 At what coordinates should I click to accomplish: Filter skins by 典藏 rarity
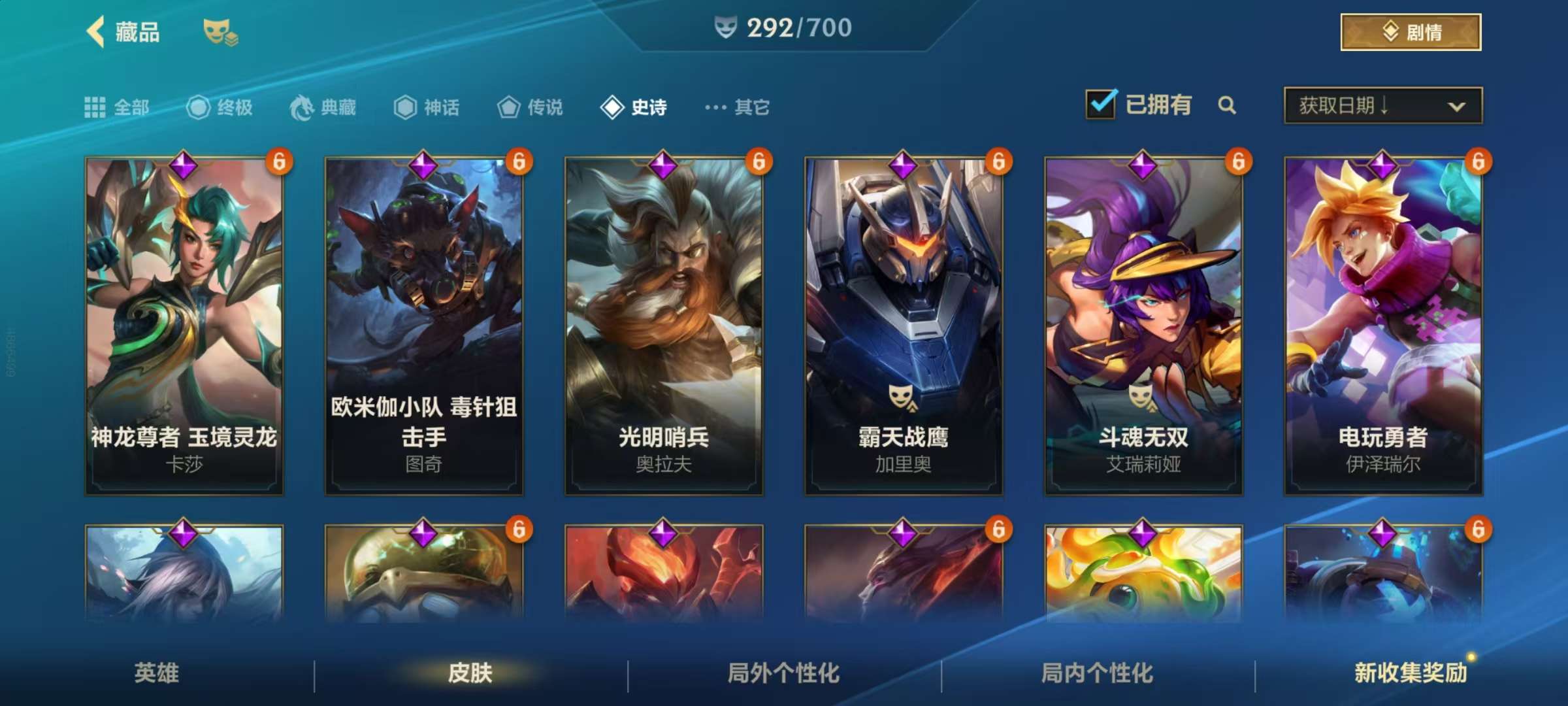click(323, 107)
